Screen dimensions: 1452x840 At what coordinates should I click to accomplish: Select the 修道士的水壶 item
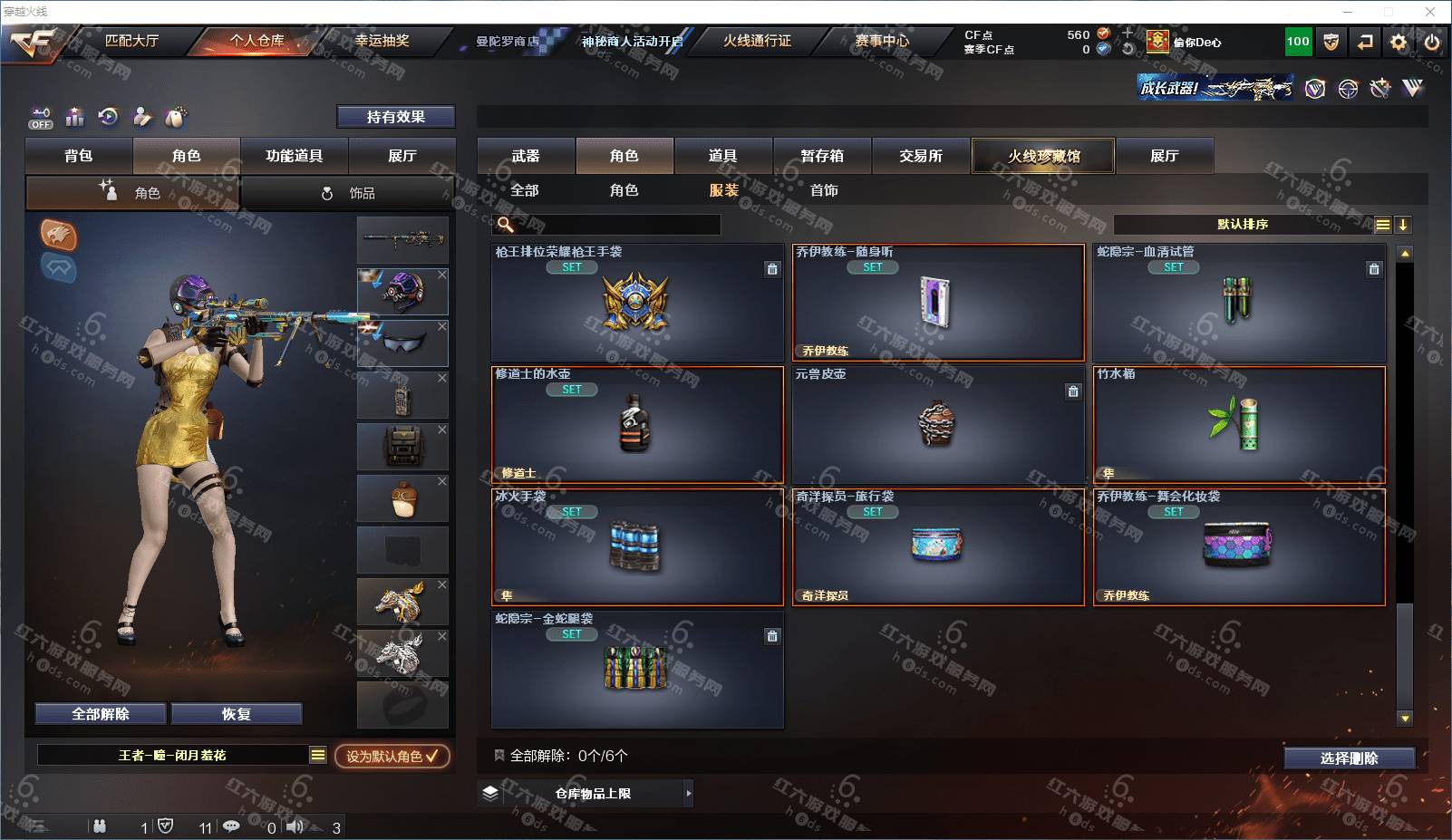tap(637, 424)
